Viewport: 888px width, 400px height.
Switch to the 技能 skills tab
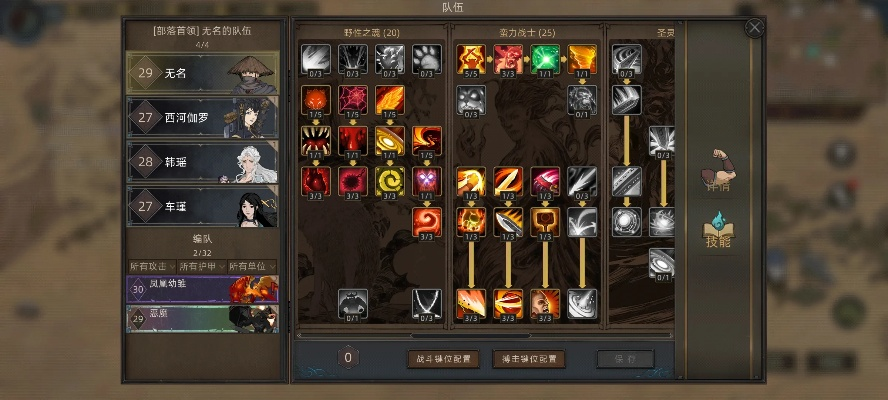click(718, 230)
